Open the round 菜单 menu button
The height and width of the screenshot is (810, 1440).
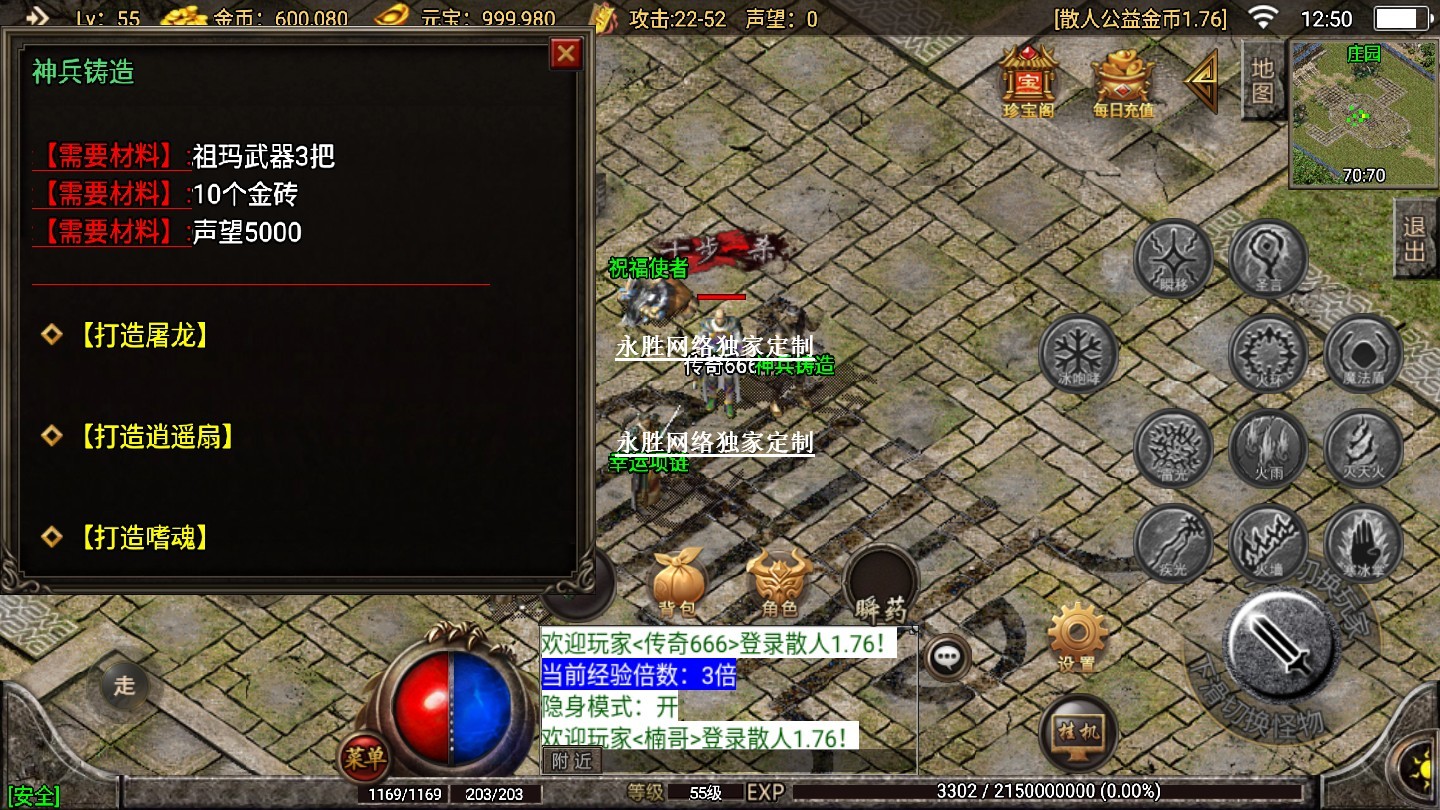364,758
